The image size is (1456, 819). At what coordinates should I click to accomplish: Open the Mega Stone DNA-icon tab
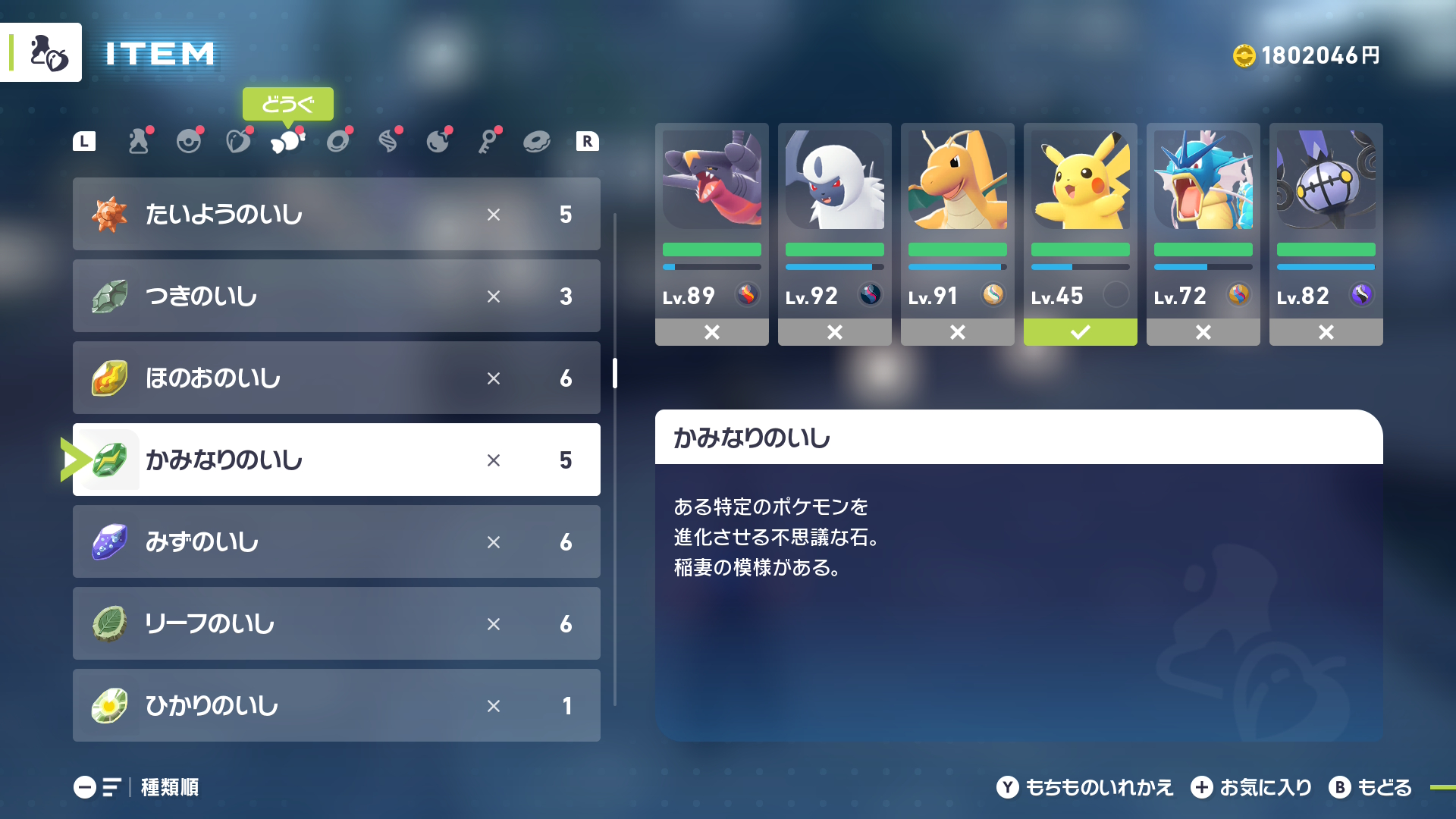[388, 141]
